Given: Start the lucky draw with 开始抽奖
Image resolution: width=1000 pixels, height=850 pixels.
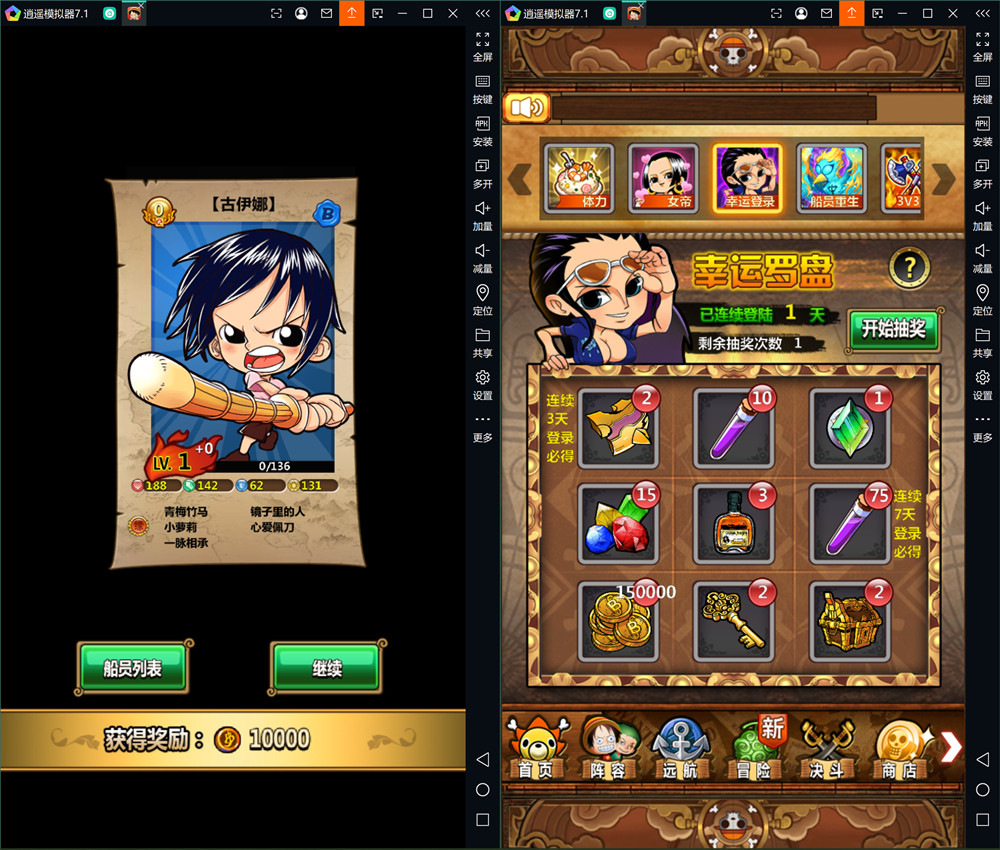Looking at the screenshot, I should pos(893,328).
